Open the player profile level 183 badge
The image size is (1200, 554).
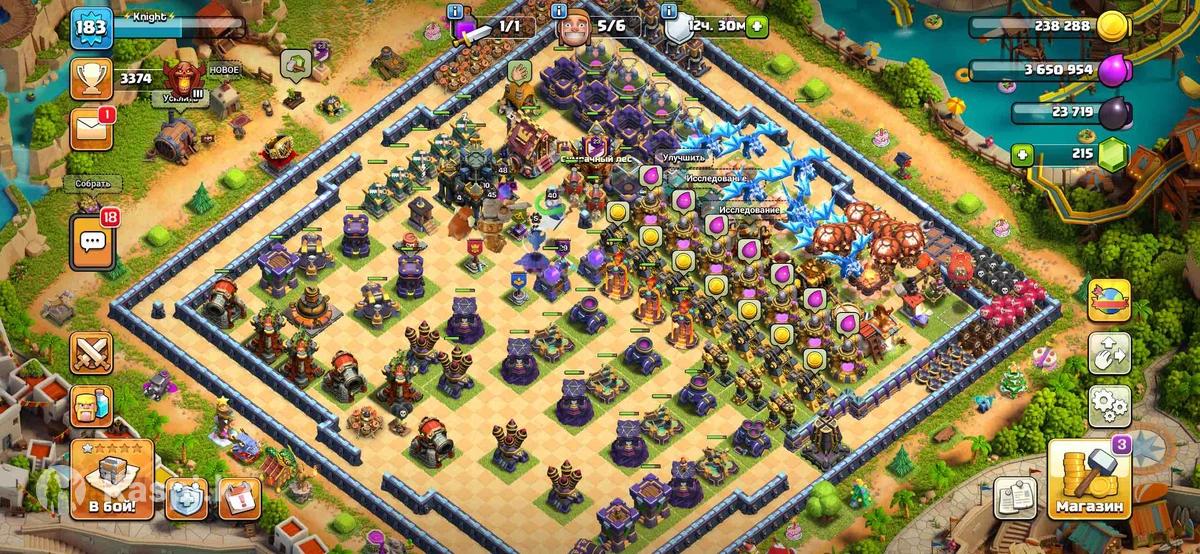[89, 27]
